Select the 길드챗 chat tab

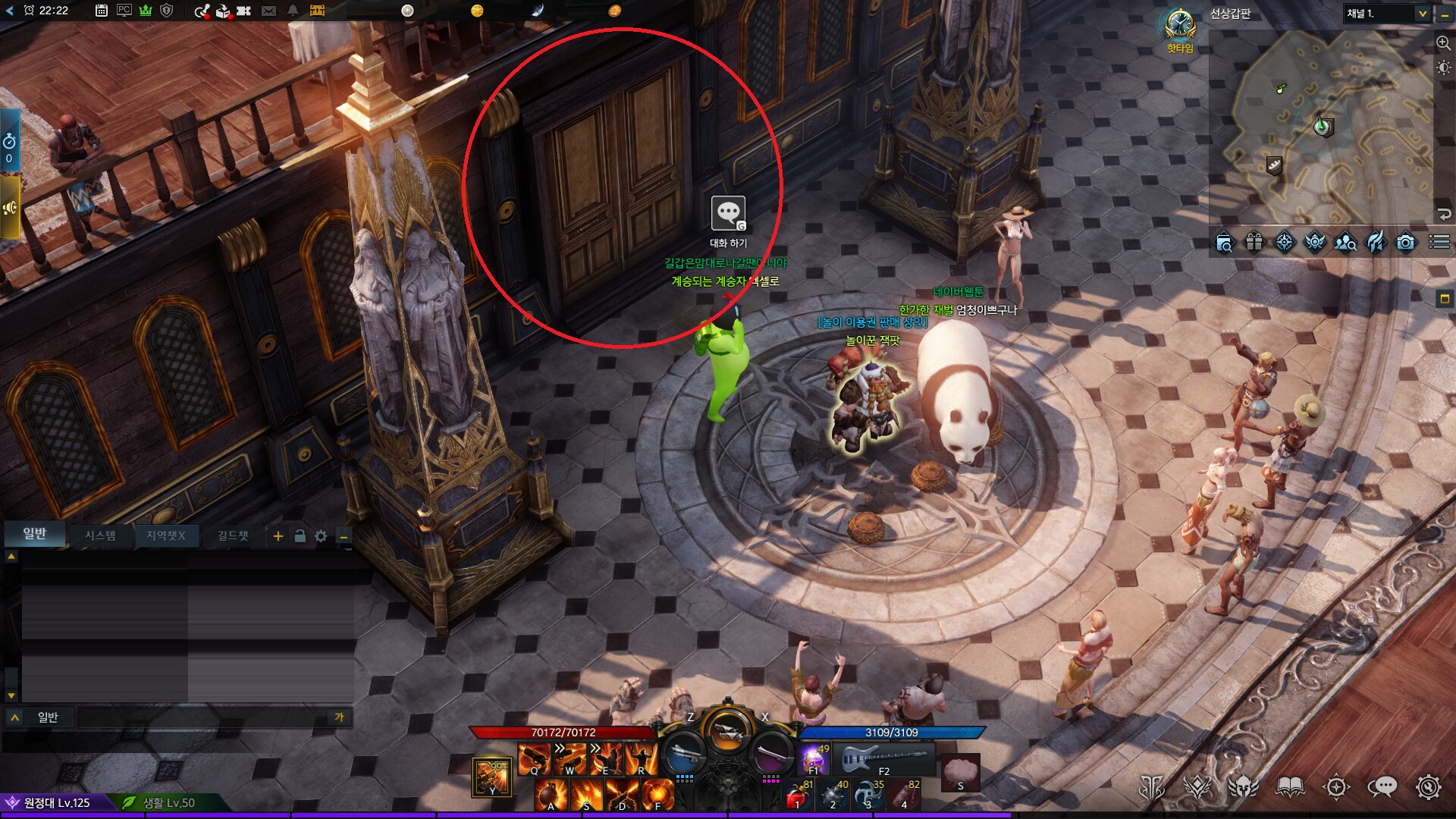pos(233,535)
